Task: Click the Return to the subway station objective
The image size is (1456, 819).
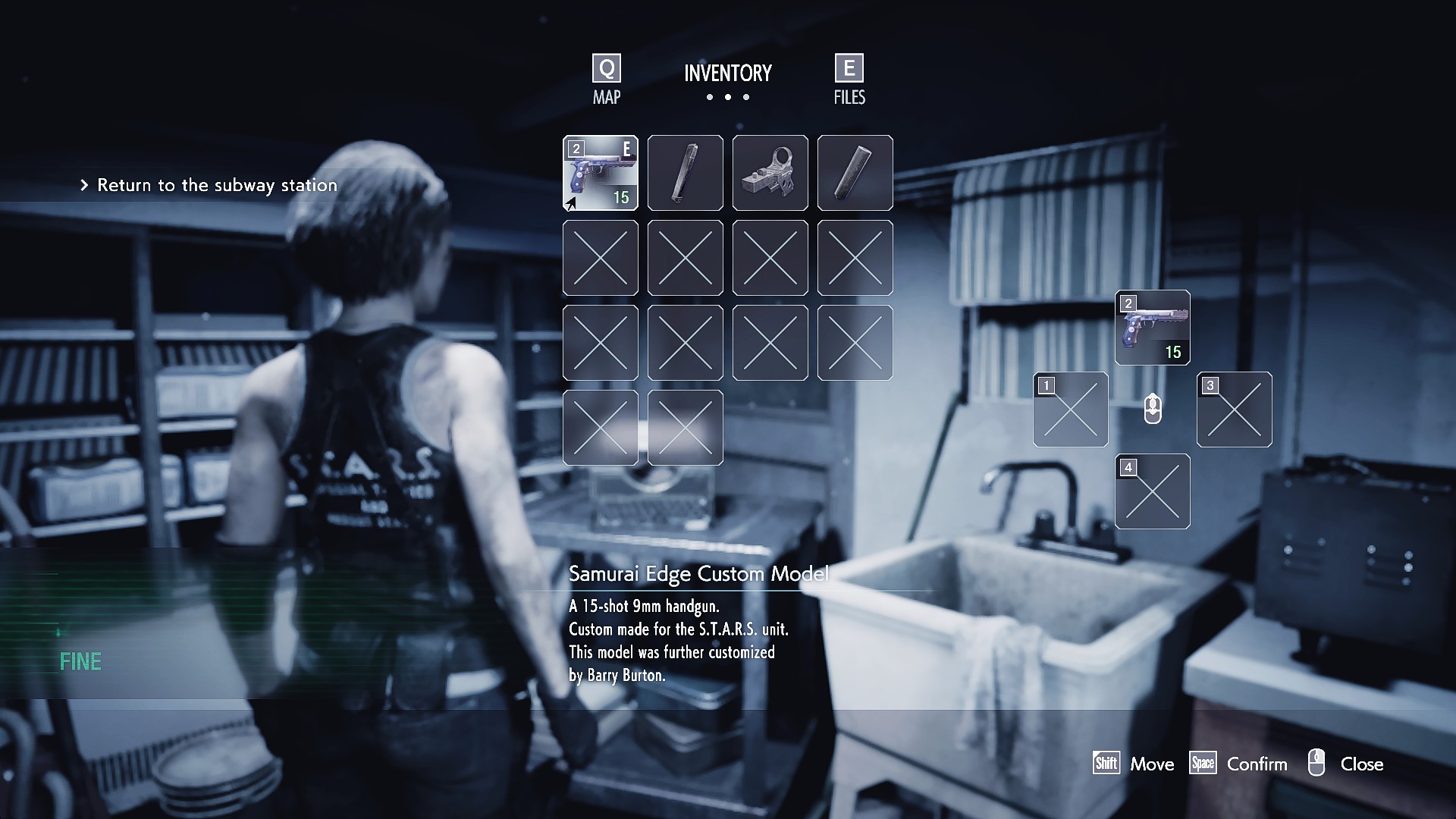Action: pos(217,185)
